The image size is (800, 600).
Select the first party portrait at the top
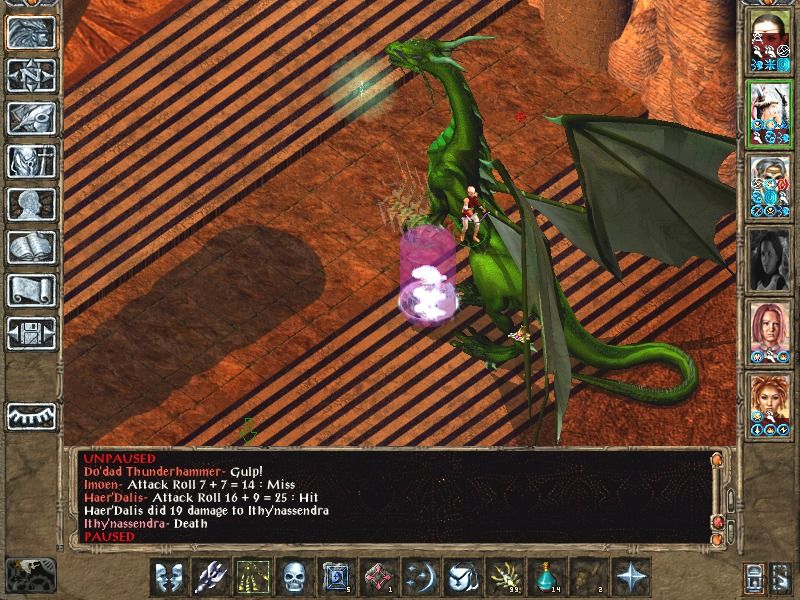pos(769,42)
